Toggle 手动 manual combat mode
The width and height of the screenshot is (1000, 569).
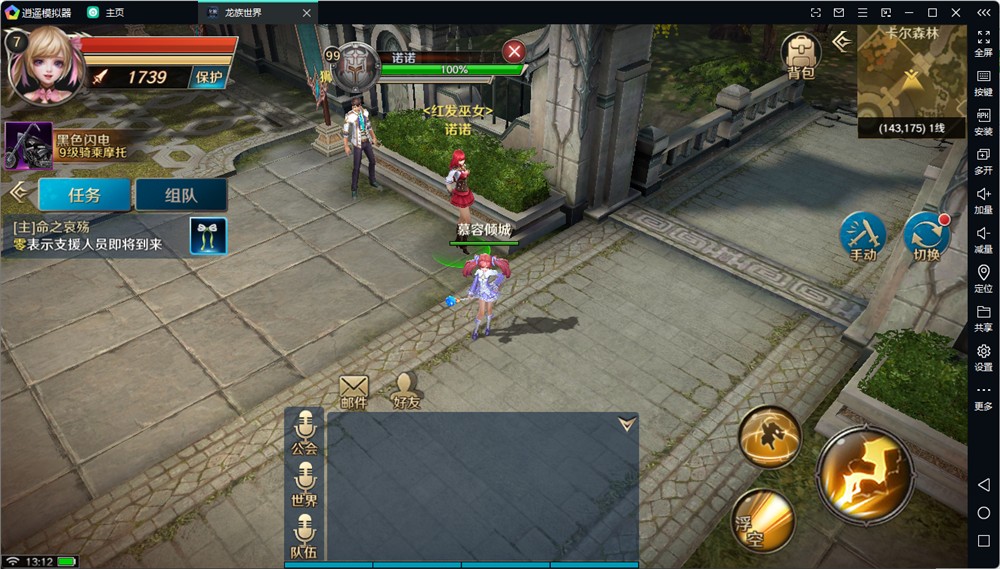coord(862,237)
